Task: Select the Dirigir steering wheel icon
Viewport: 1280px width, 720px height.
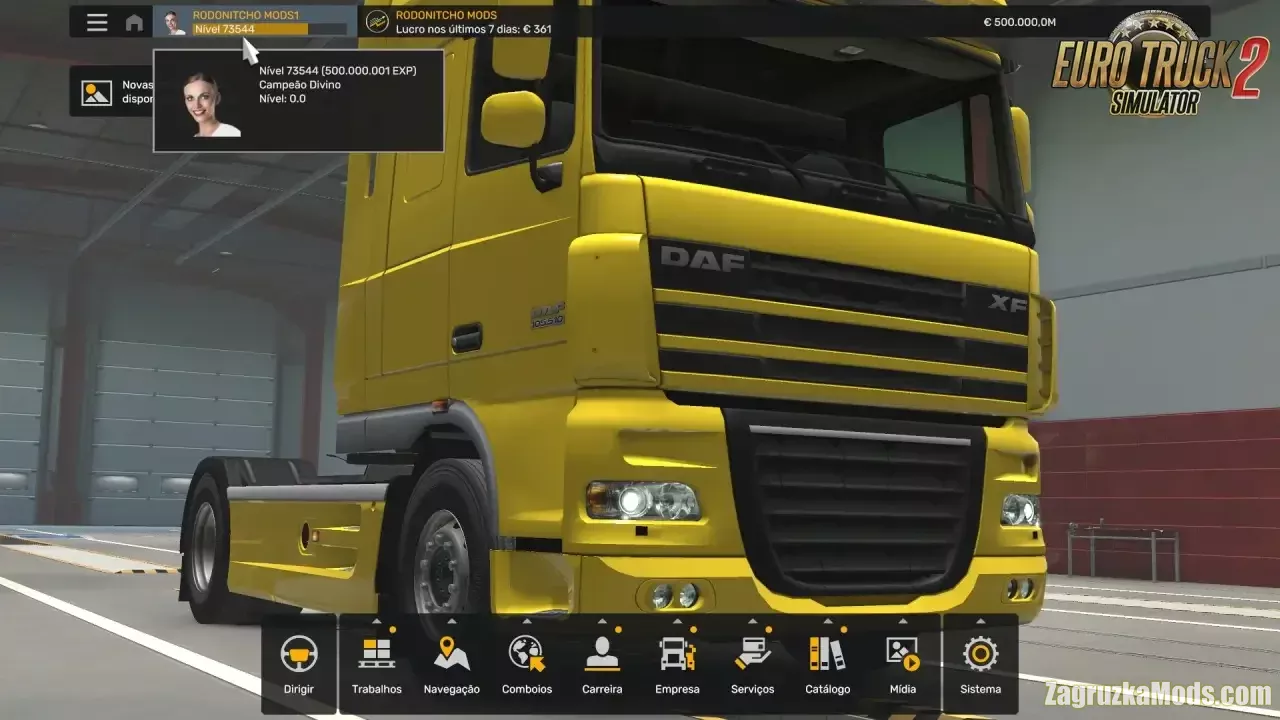Action: pos(299,656)
